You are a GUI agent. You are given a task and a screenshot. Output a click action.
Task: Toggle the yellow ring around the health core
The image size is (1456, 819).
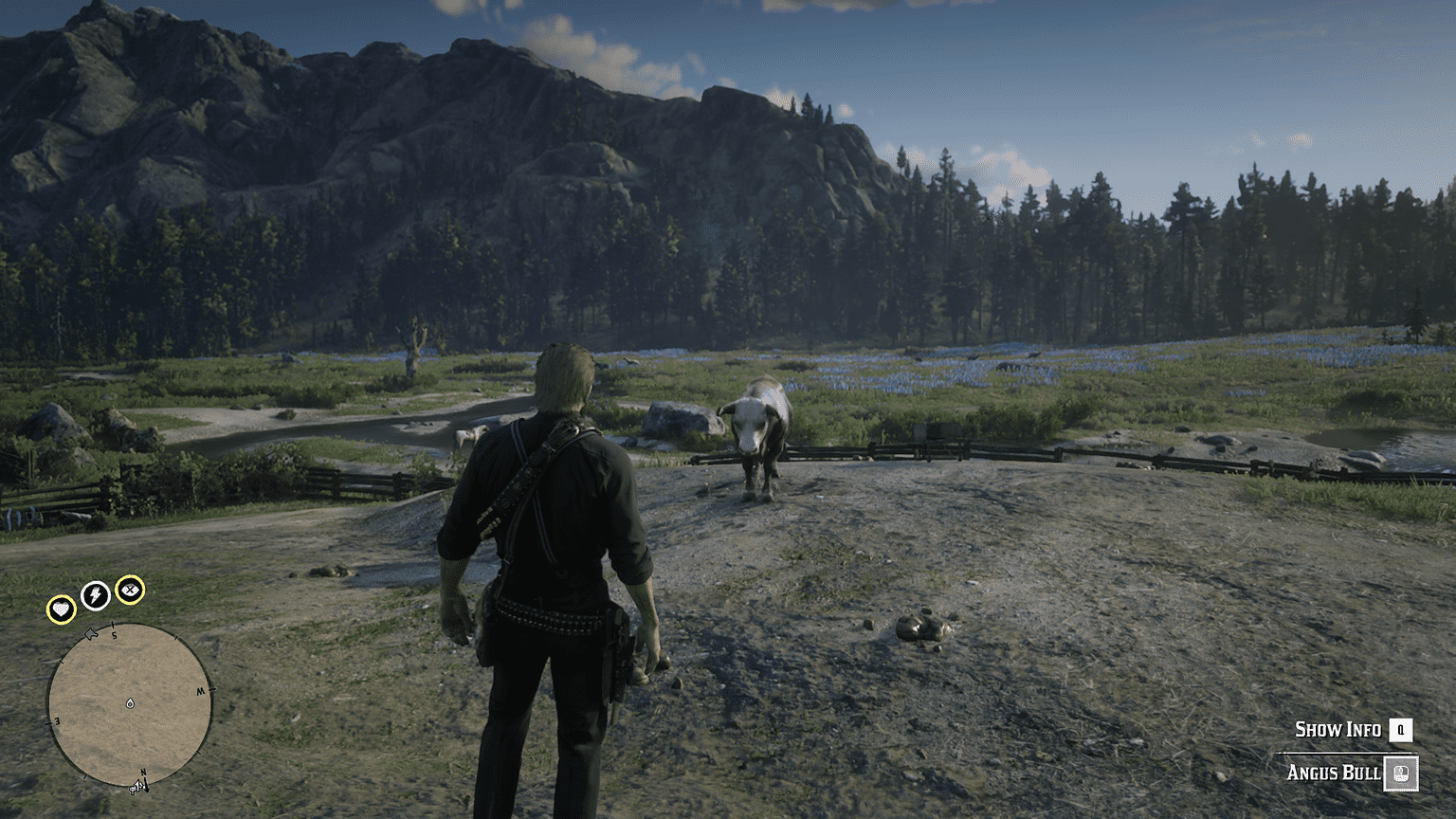click(62, 608)
